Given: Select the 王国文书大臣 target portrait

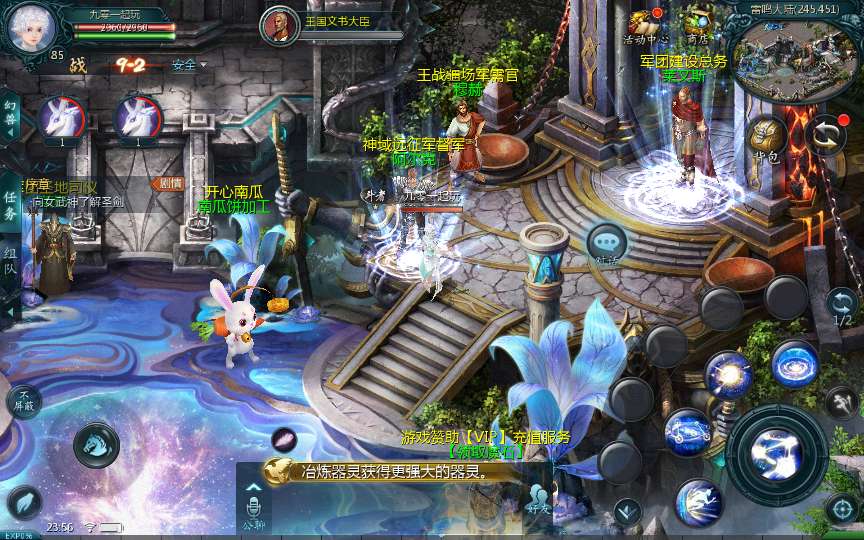Looking at the screenshot, I should [x=281, y=26].
